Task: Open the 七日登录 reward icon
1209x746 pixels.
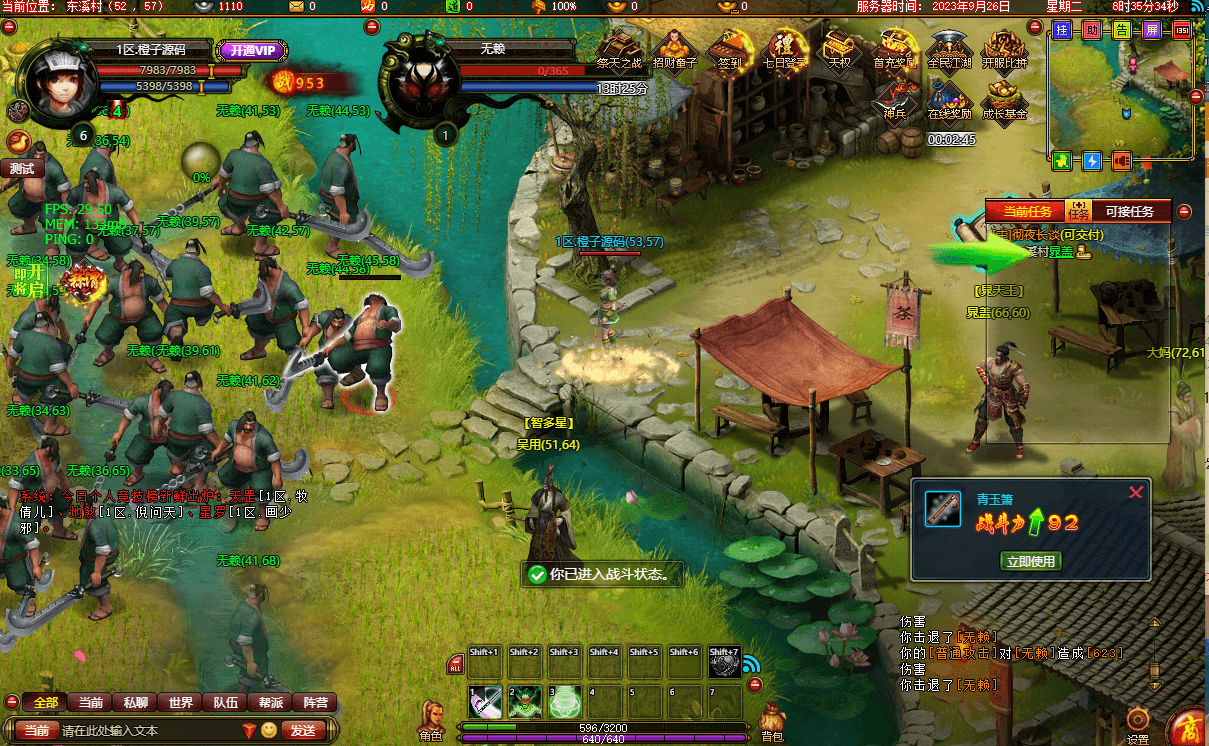Action: (x=784, y=50)
